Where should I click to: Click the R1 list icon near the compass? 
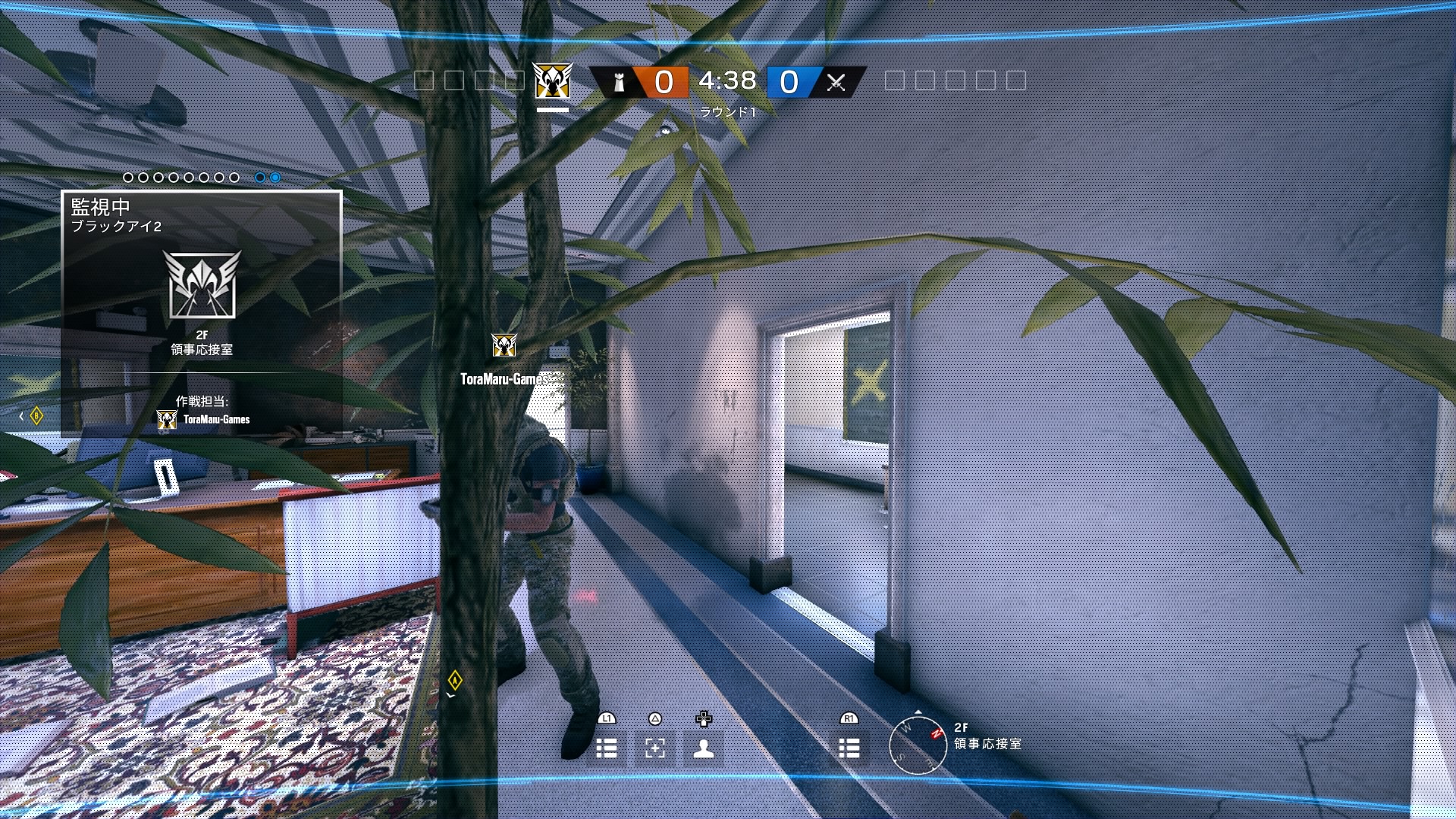849,748
